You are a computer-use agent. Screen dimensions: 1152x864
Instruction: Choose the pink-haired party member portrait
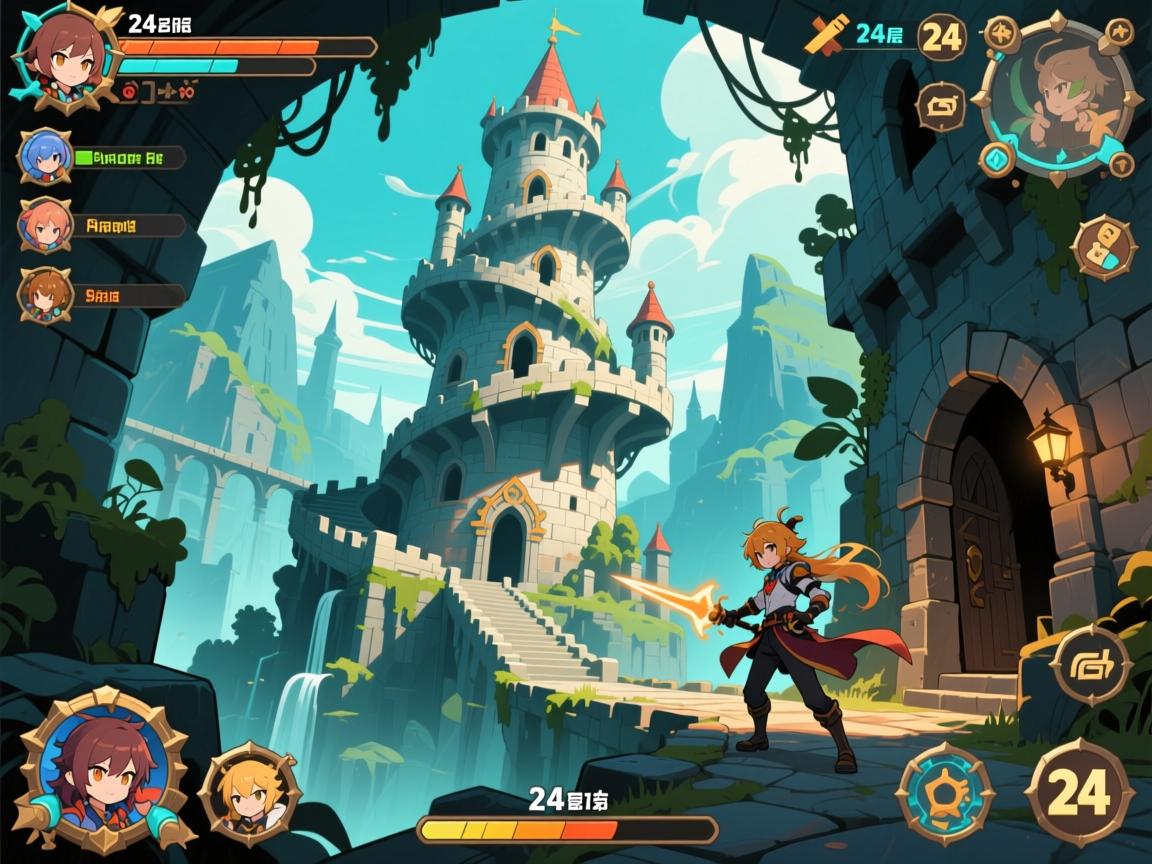pos(45,226)
